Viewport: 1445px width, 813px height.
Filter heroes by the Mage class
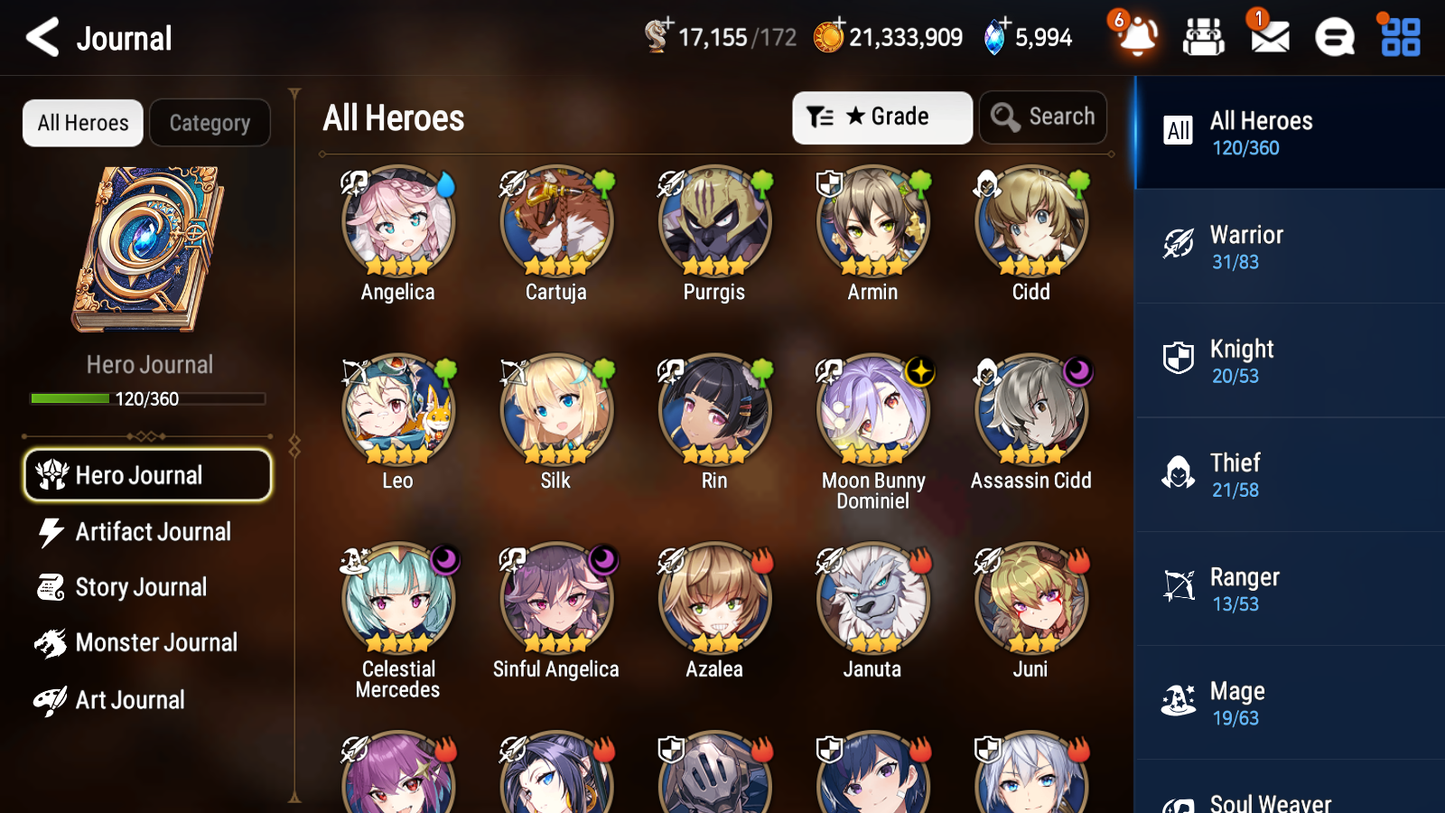(1289, 702)
